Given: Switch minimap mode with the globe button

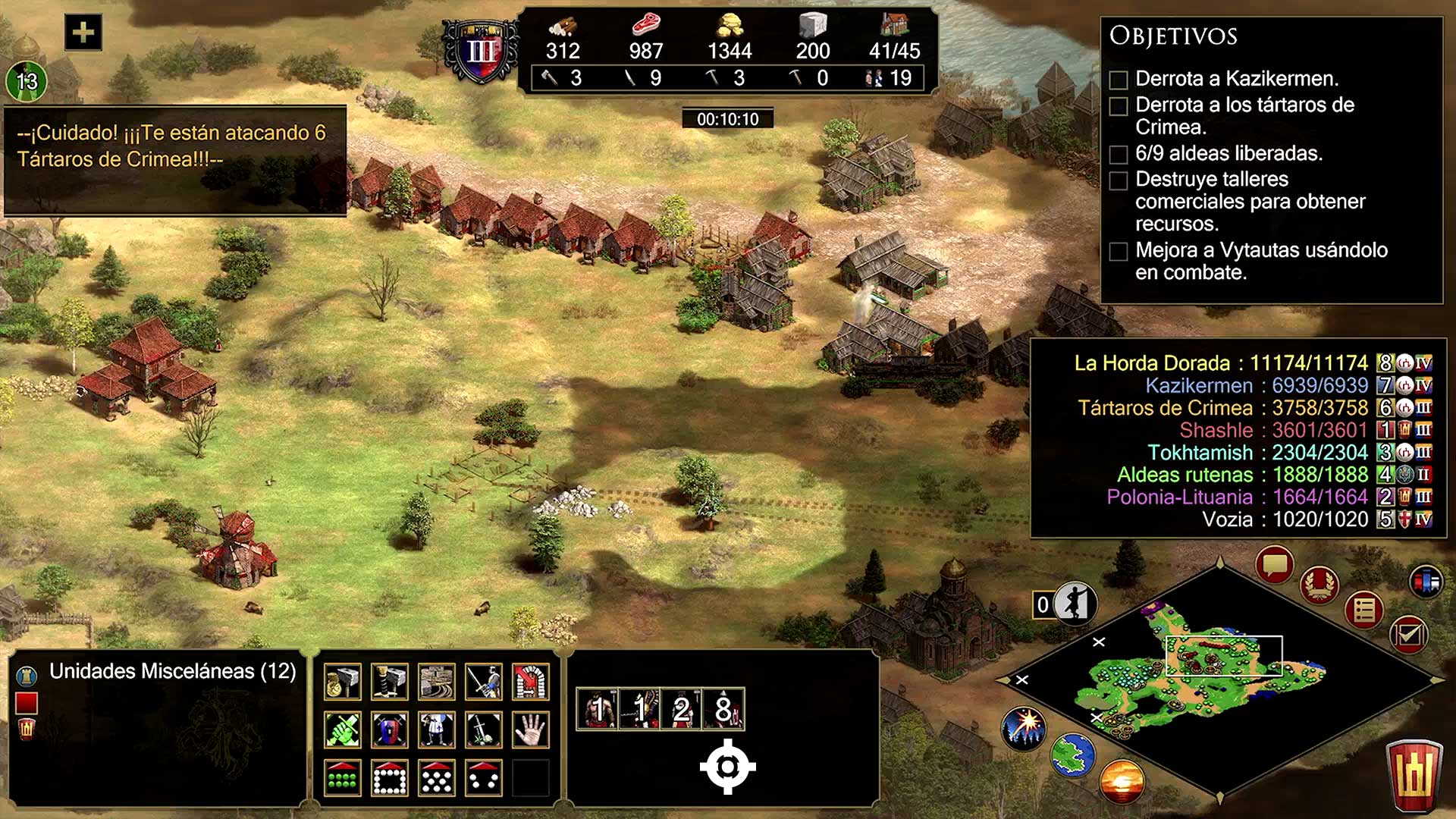Looking at the screenshot, I should tap(1073, 755).
